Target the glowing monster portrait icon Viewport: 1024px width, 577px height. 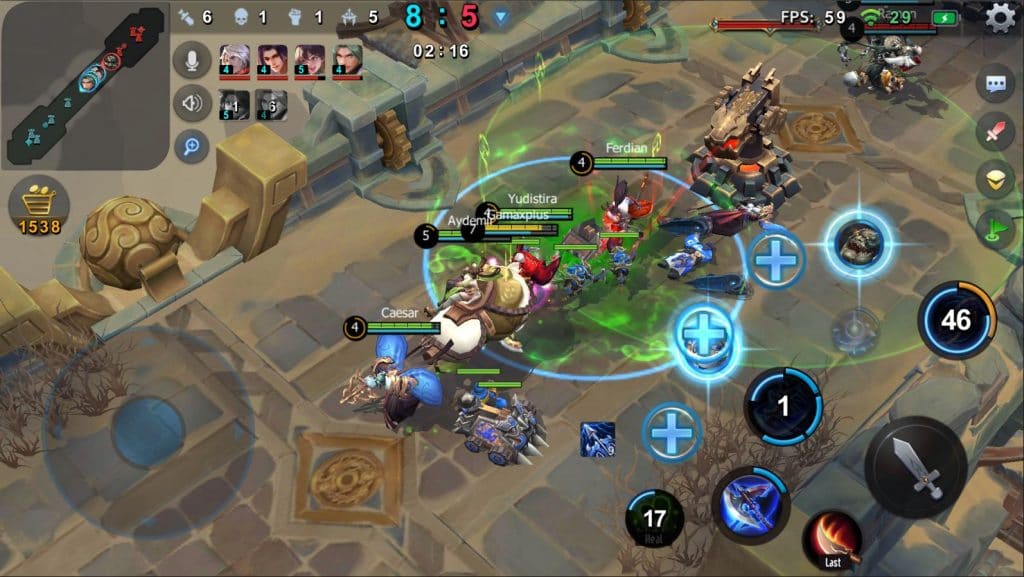[x=859, y=242]
